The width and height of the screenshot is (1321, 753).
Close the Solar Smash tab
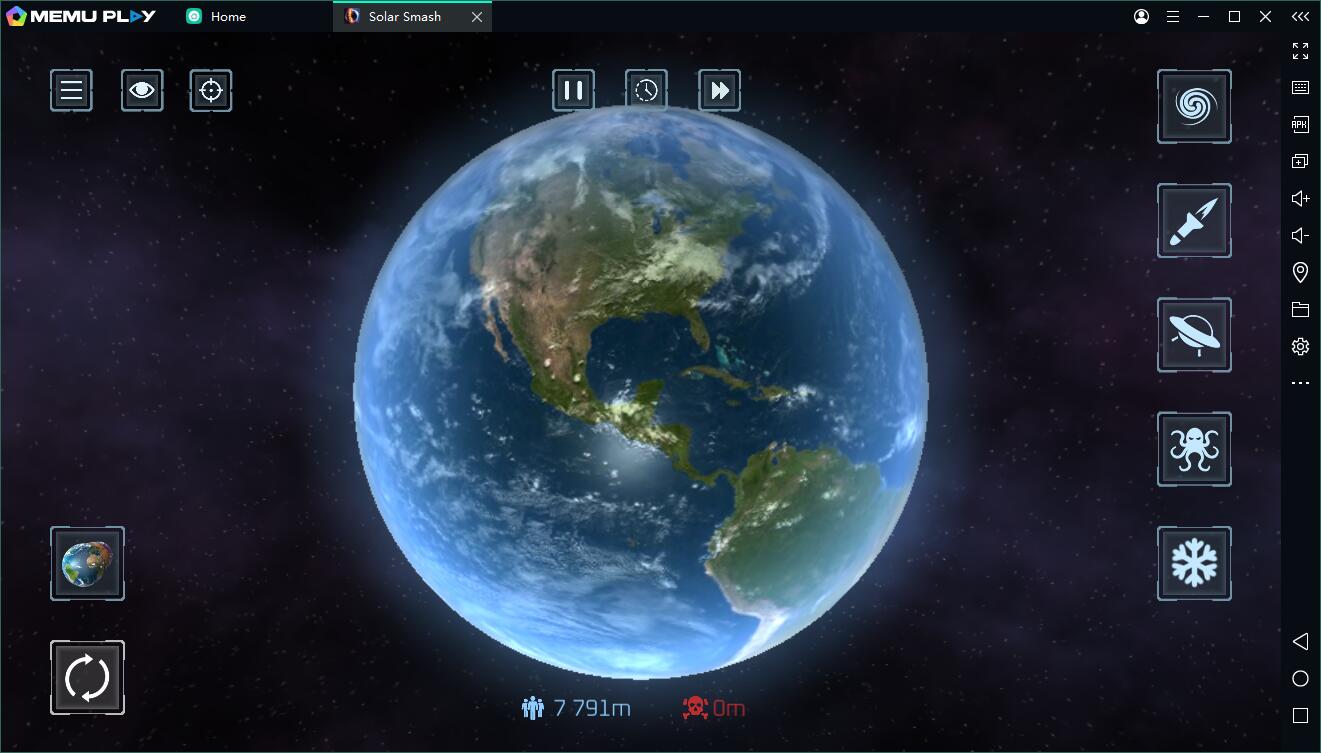477,17
